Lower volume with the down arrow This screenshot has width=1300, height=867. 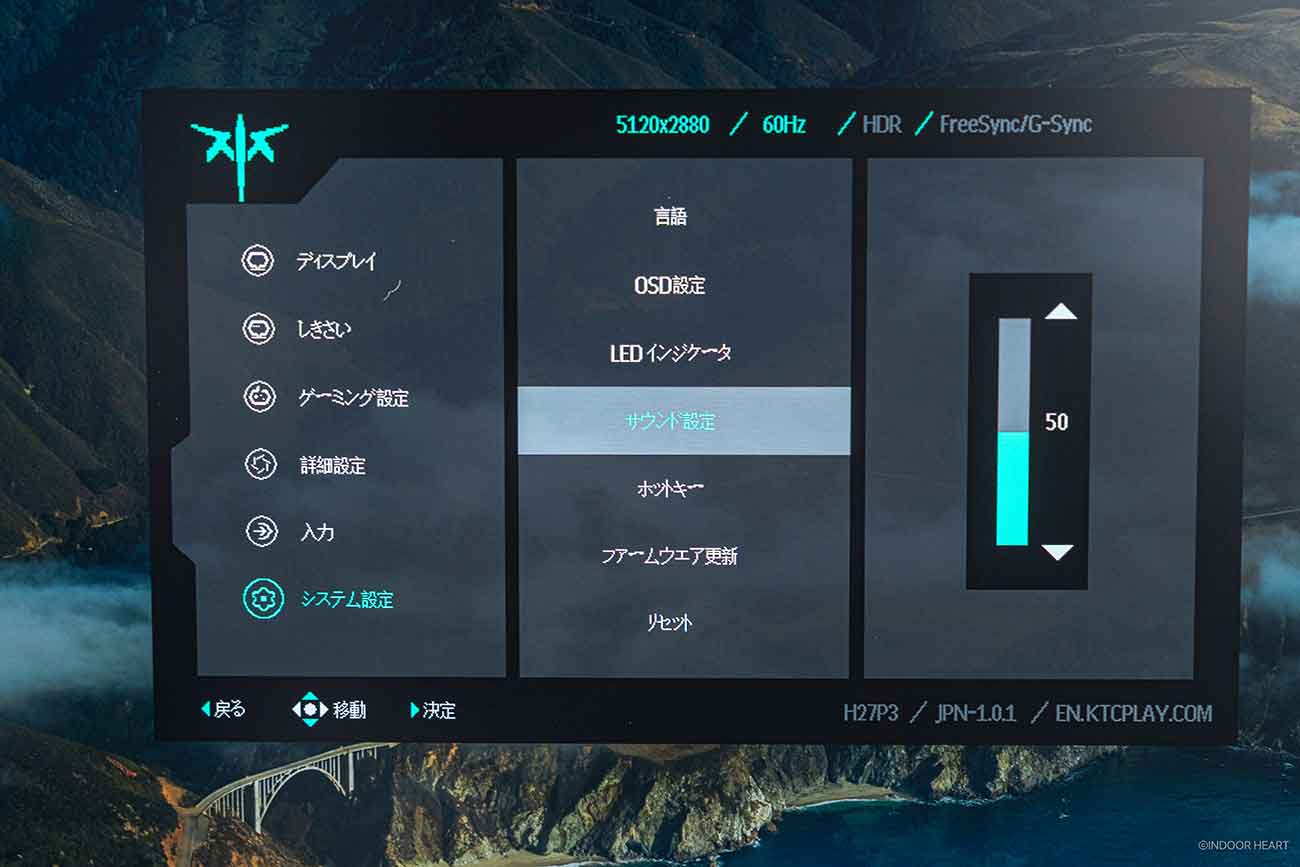coord(1057,552)
